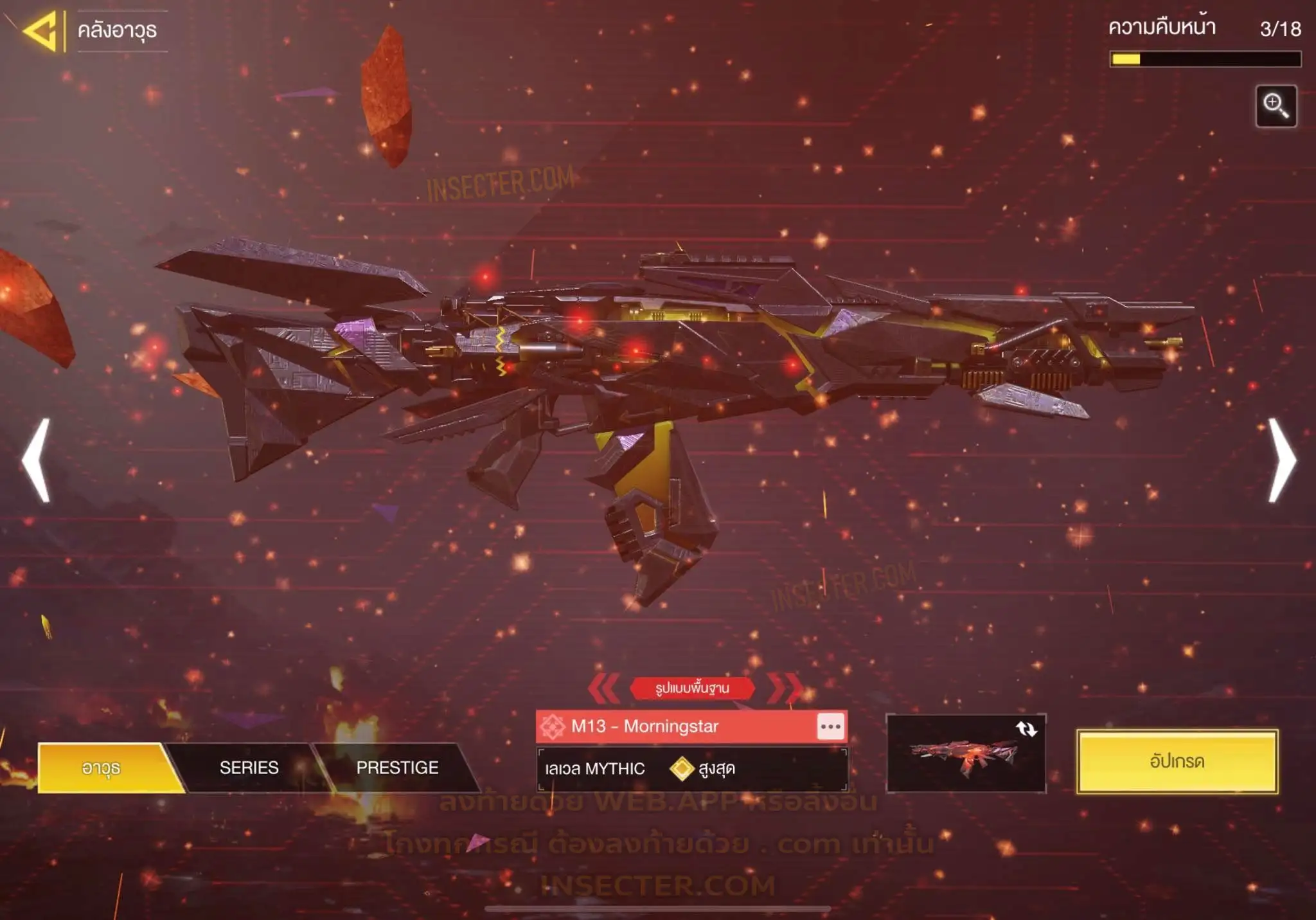The image size is (1316, 920).
Task: Cycle to previous form with red left chevrons
Action: click(603, 688)
